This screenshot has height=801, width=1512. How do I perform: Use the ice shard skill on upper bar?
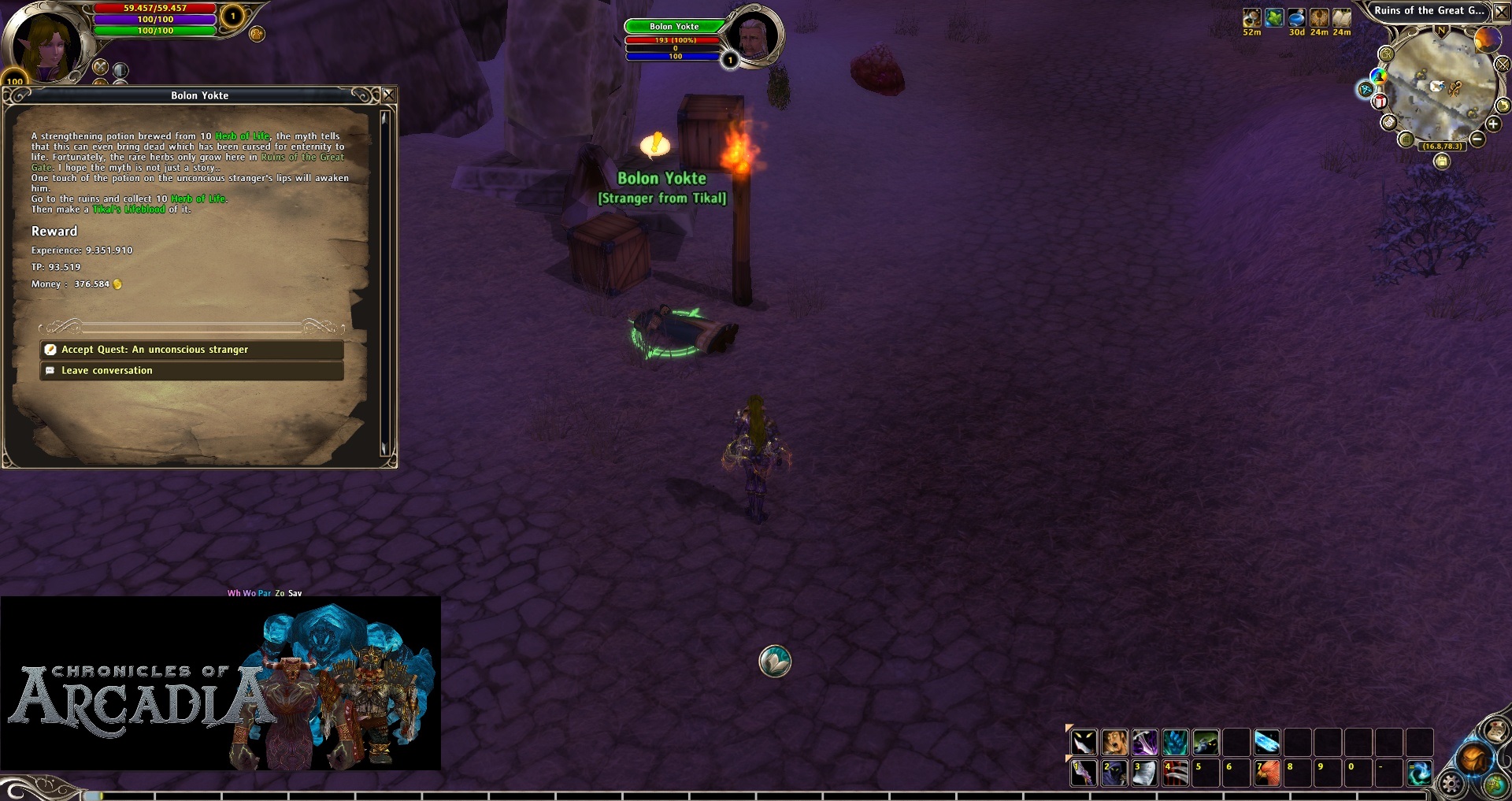click(x=1266, y=742)
